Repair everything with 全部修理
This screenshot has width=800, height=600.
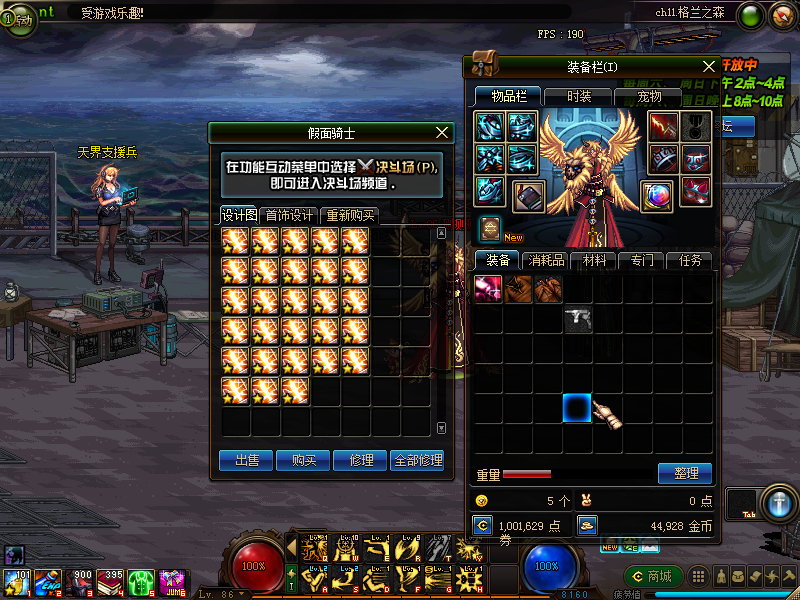click(x=417, y=460)
